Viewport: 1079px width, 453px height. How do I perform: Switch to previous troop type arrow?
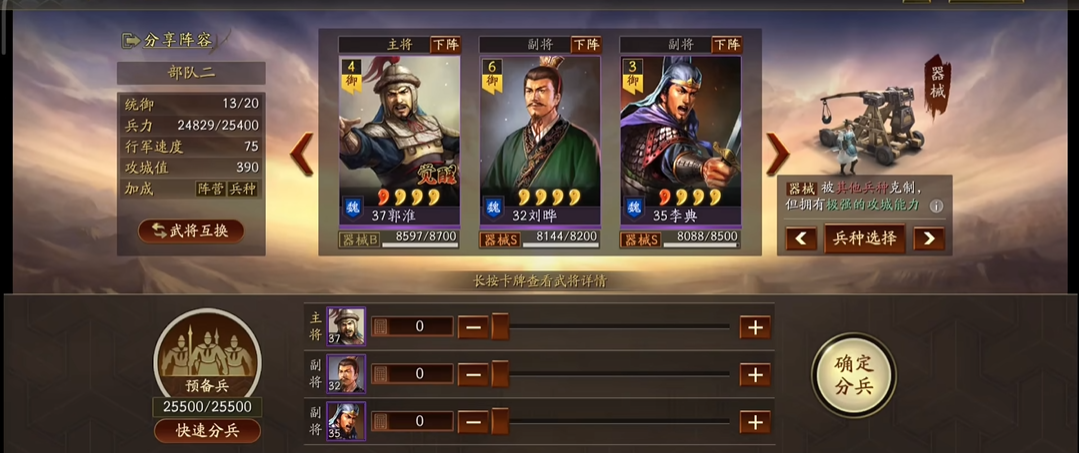click(800, 239)
